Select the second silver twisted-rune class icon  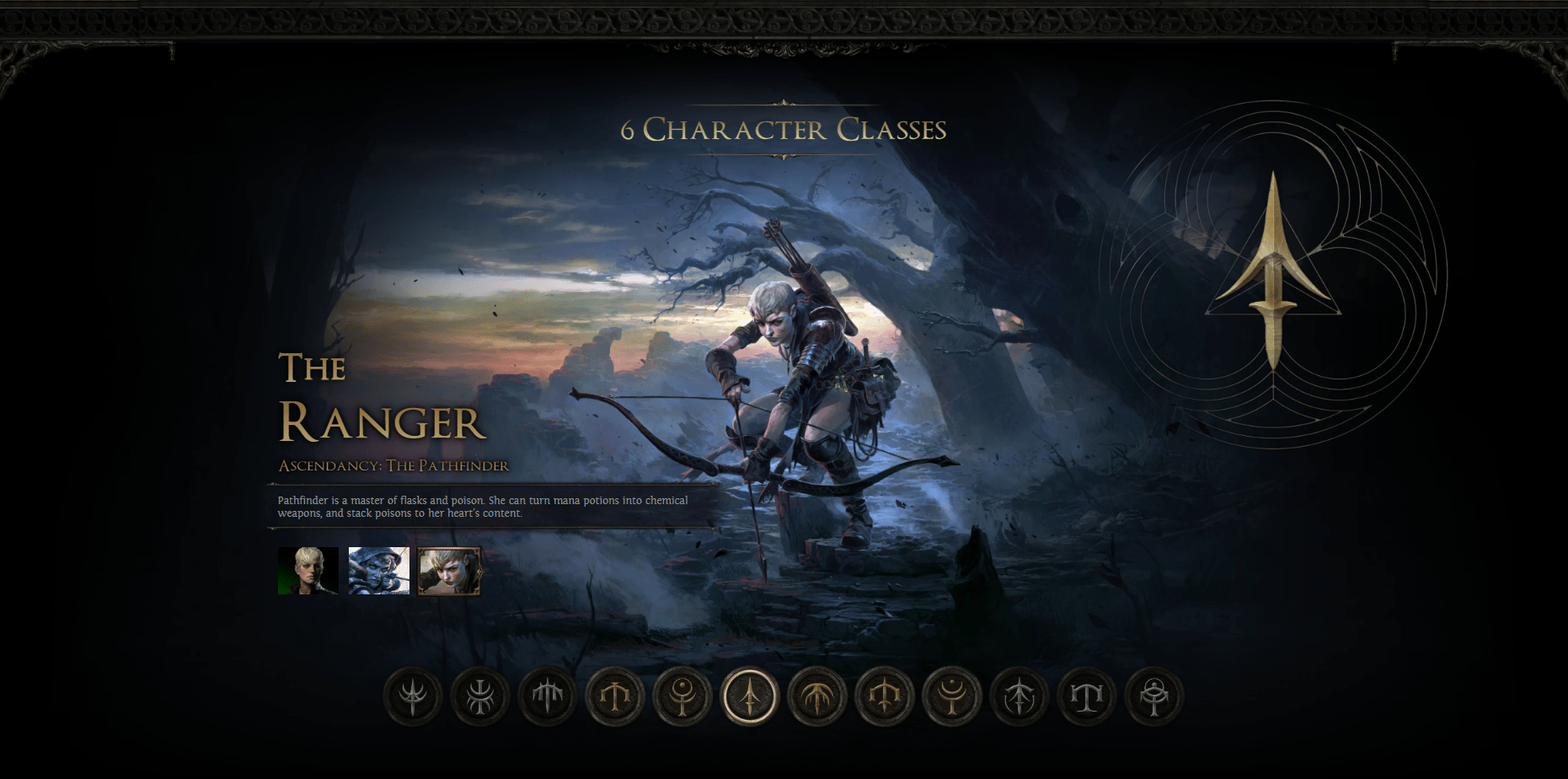480,697
